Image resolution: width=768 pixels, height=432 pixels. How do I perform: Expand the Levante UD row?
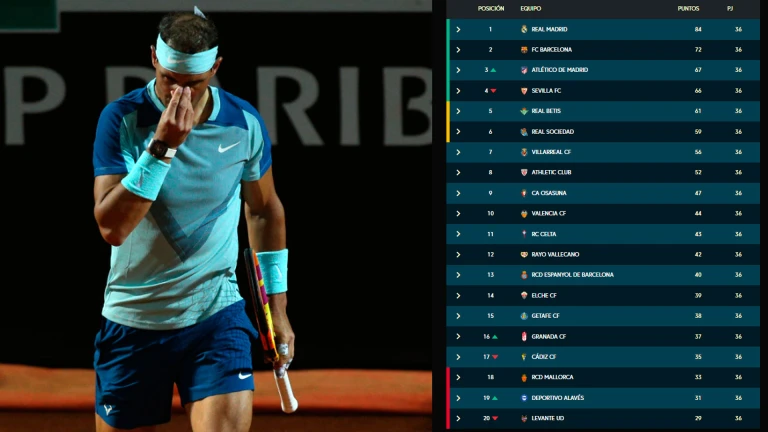coord(458,418)
